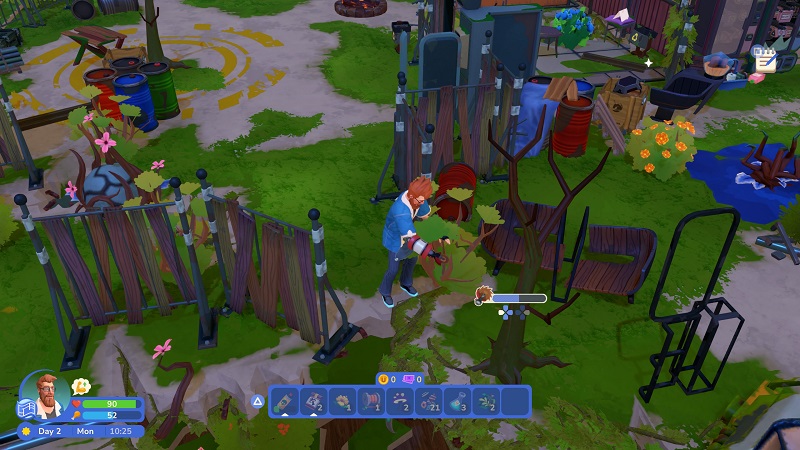Open the notepad quest journal icon

(765, 59)
